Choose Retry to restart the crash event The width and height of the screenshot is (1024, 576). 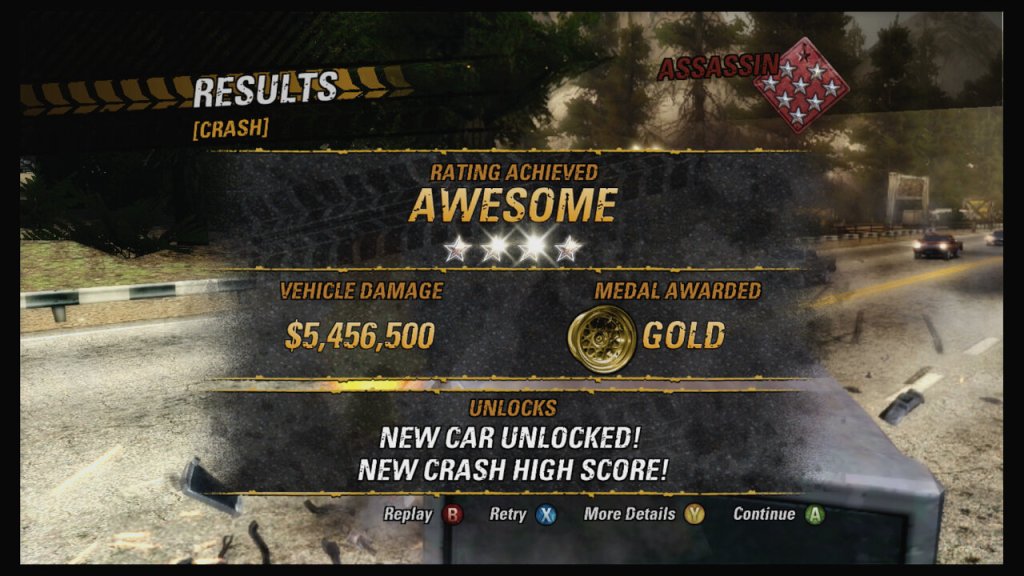pos(522,515)
